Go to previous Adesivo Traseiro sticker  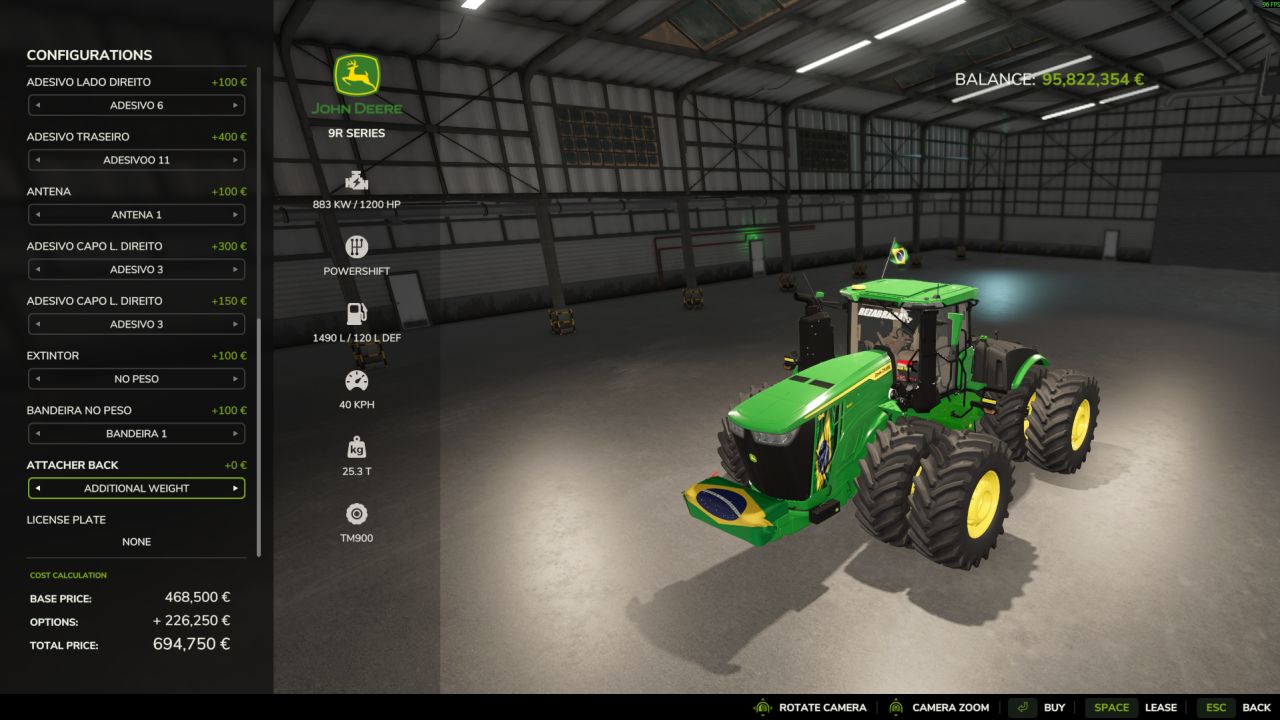pos(37,160)
